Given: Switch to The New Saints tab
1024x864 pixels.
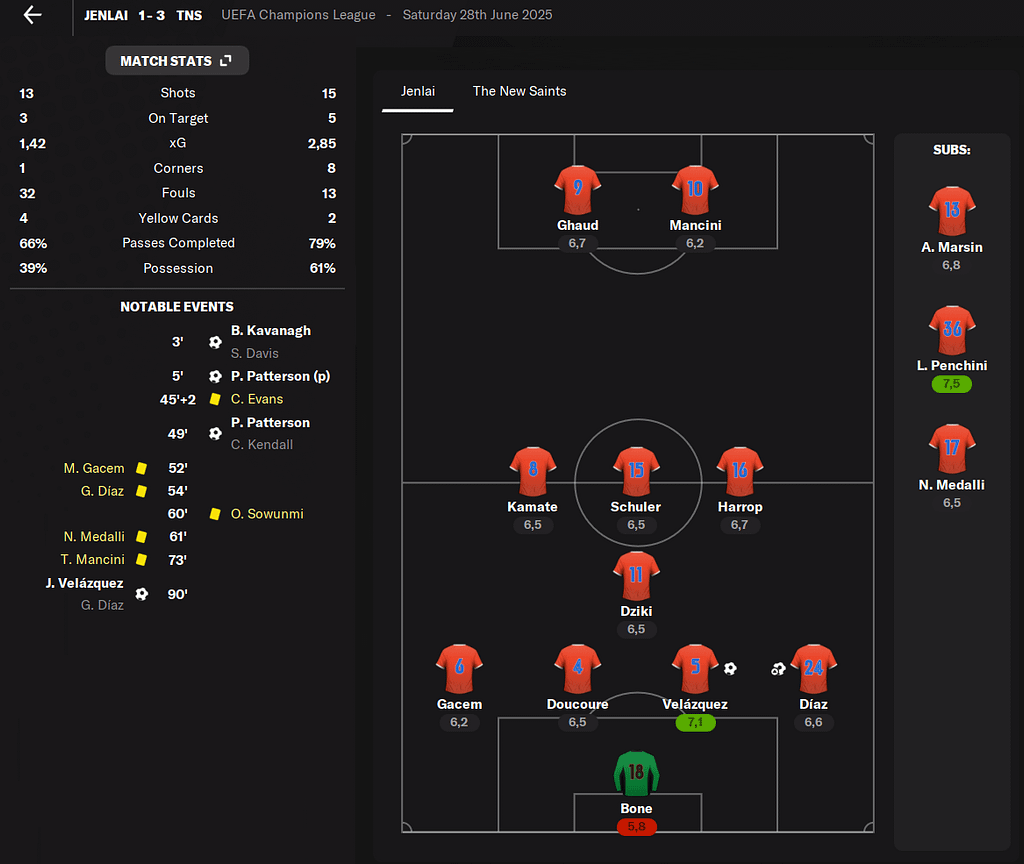Looking at the screenshot, I should 519,91.
